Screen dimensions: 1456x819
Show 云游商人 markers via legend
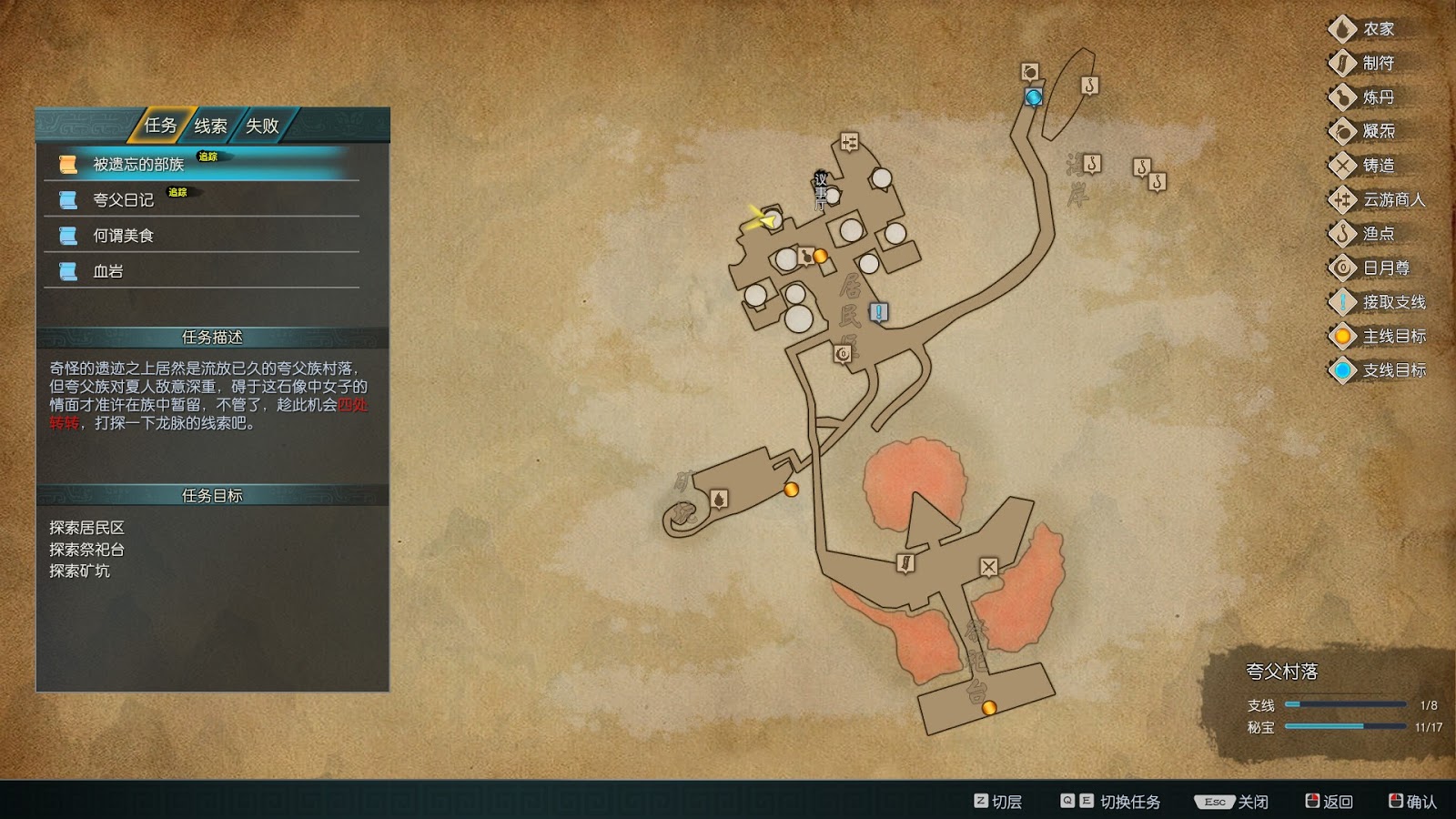tap(1392, 199)
